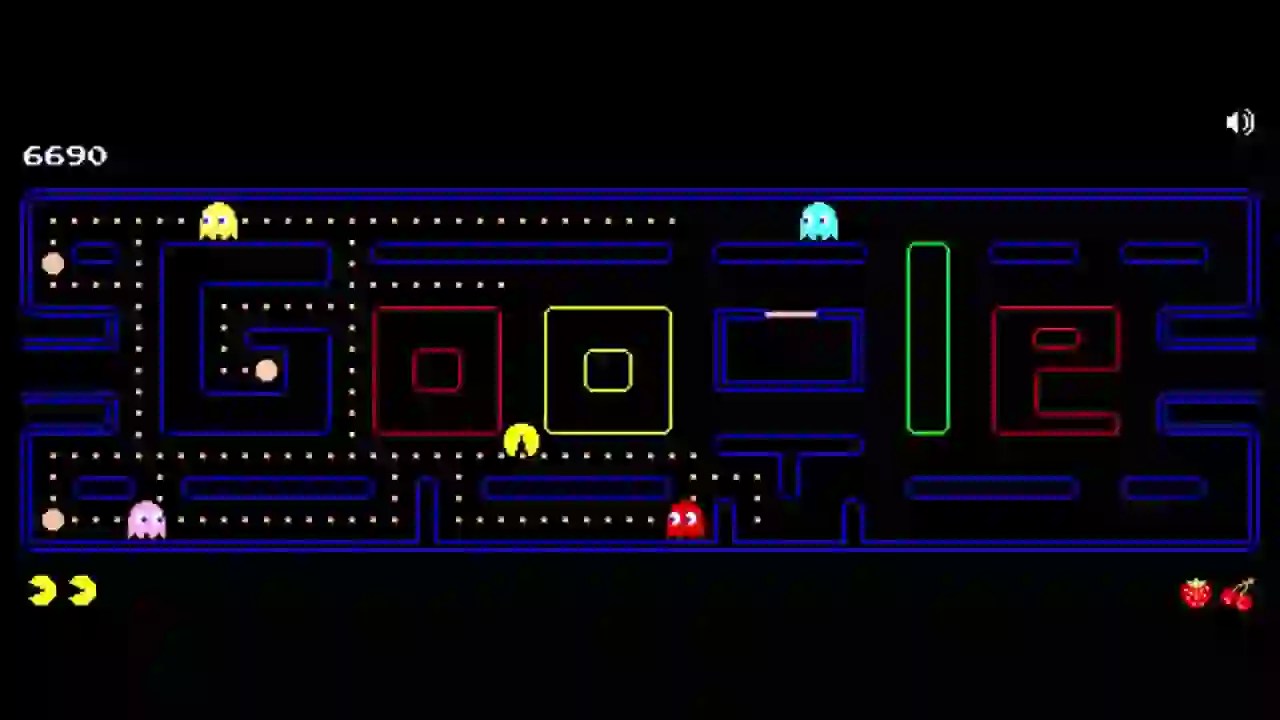
Task: Click the red letter G wall
Action: coord(437,371)
